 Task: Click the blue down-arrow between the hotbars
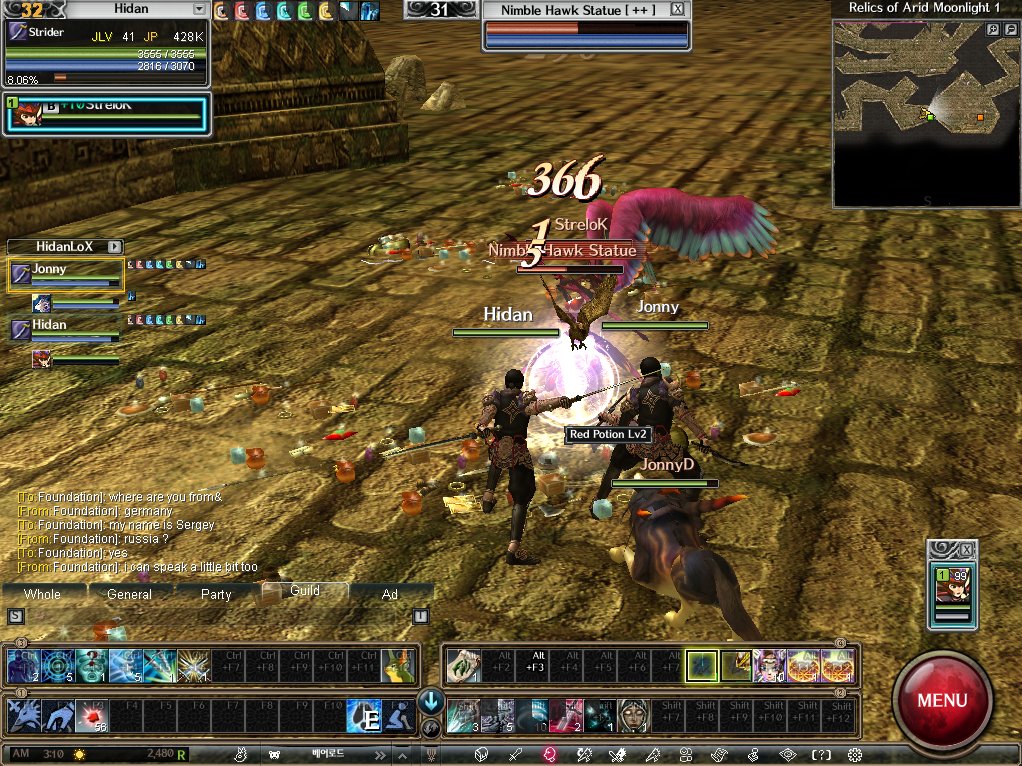click(x=431, y=700)
